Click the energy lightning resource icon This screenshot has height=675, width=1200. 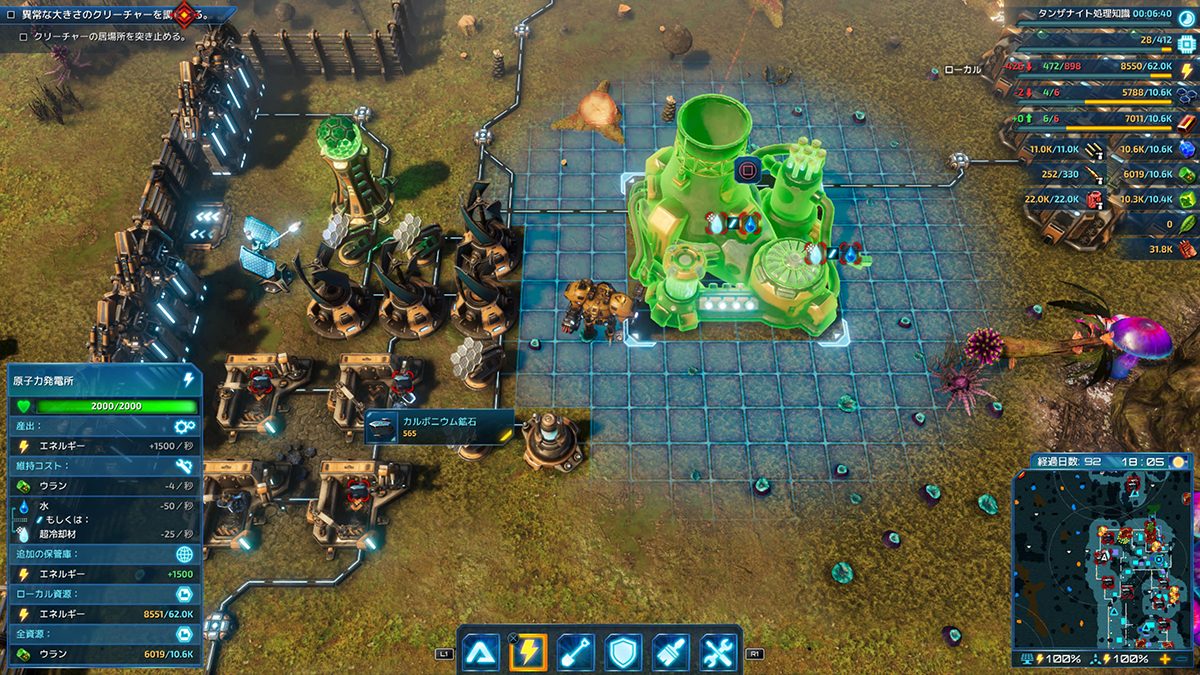point(1188,69)
